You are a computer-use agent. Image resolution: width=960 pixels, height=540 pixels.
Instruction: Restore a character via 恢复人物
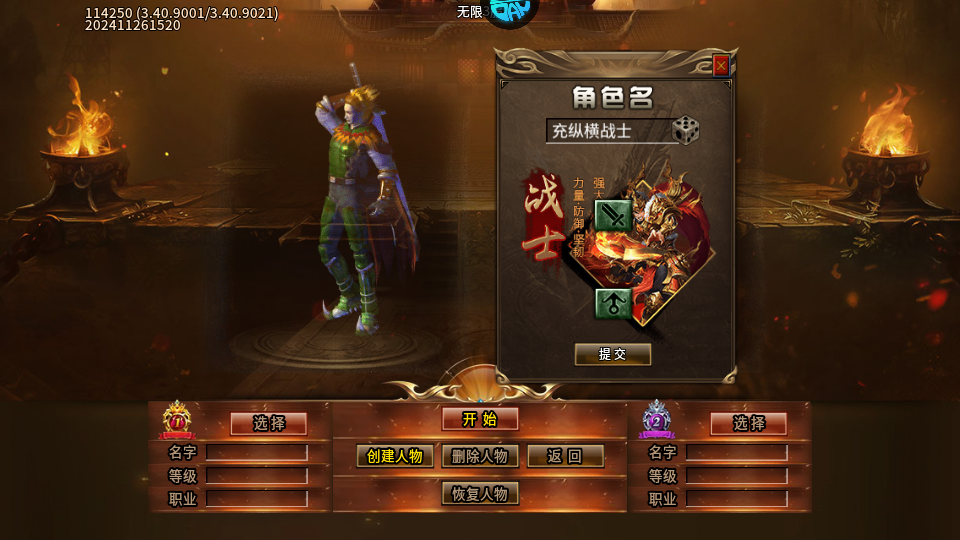(480, 494)
